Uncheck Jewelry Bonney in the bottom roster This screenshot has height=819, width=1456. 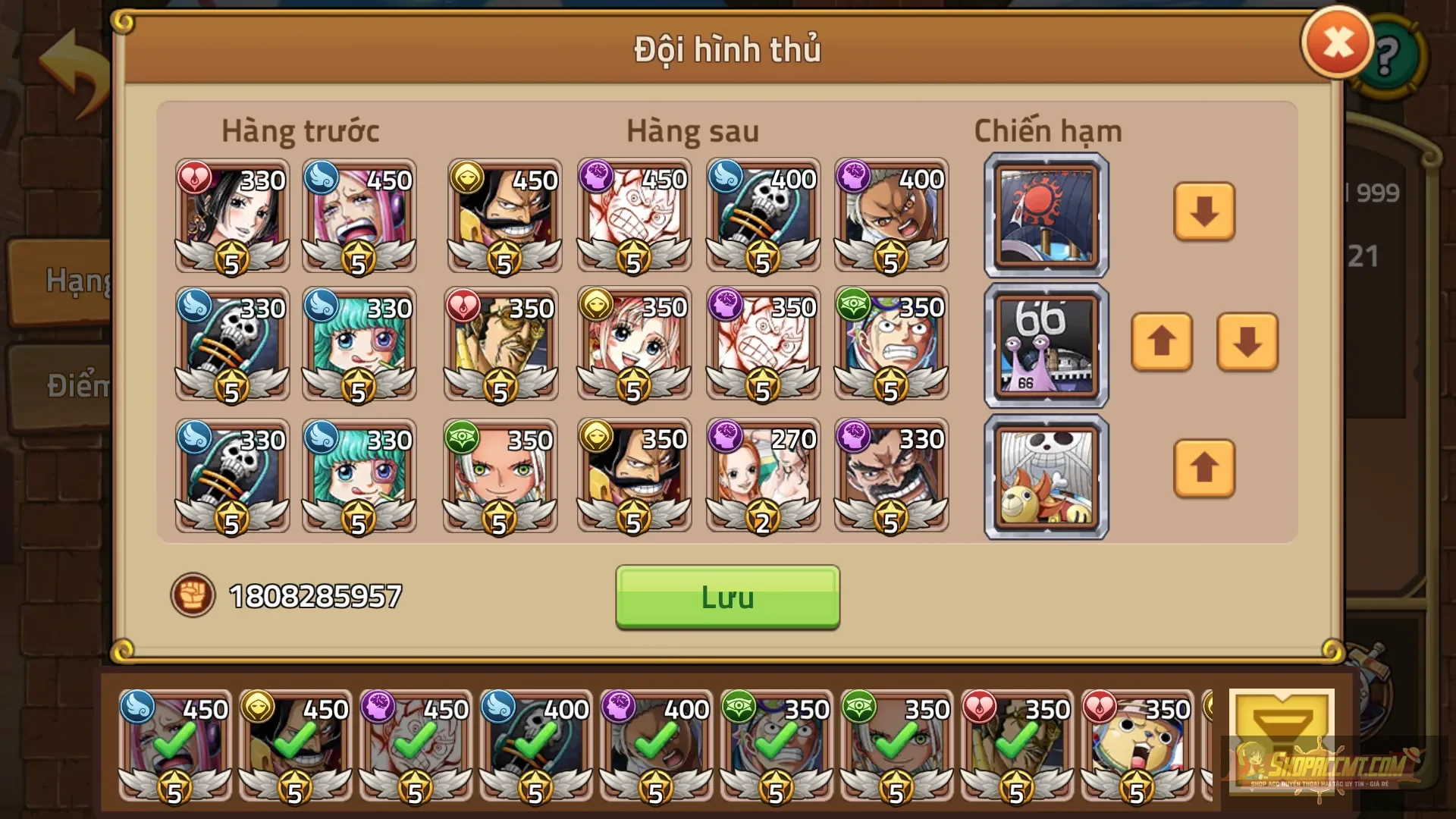point(176,747)
